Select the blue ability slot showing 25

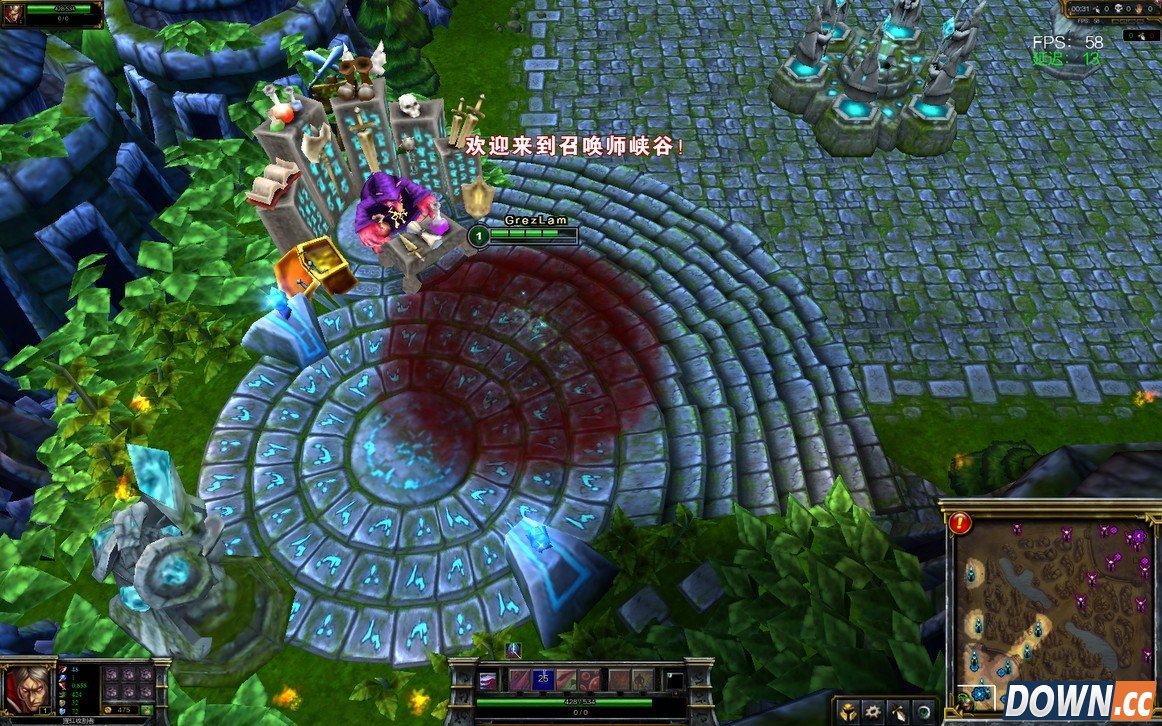pyautogui.click(x=543, y=681)
